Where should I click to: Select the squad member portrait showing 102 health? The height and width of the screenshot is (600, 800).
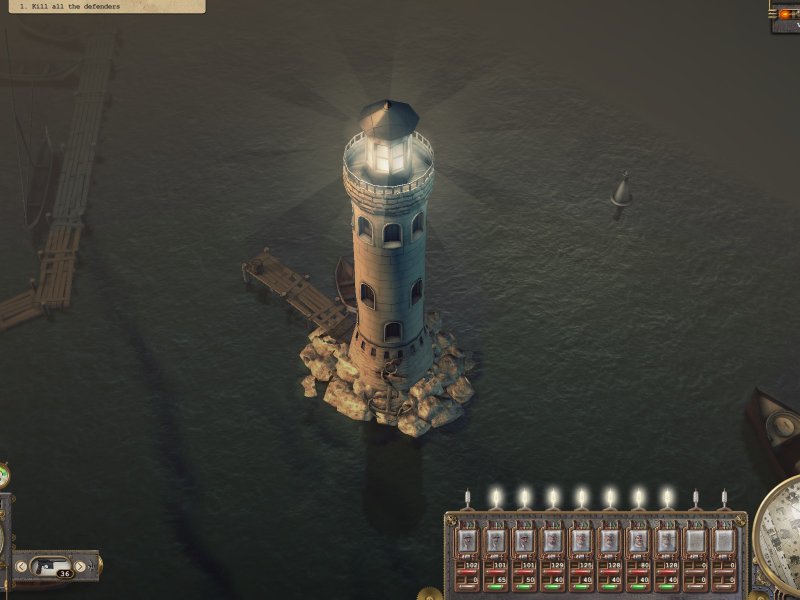(467, 541)
